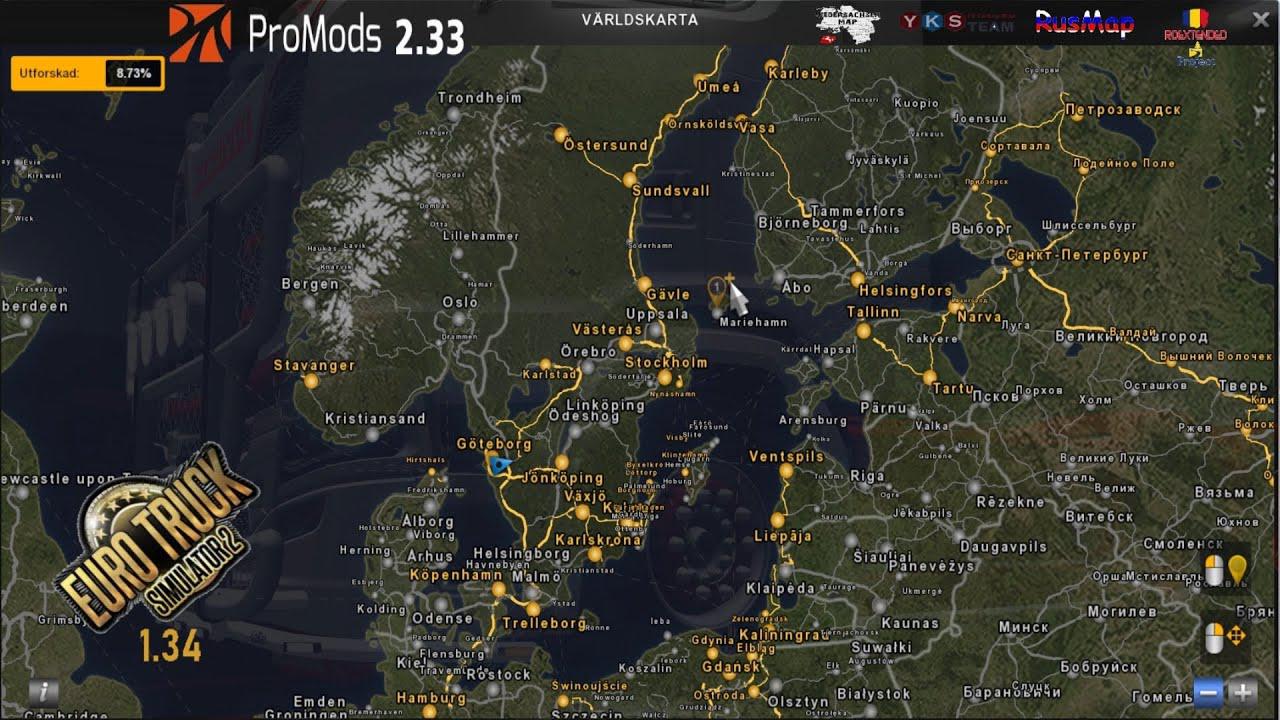The image size is (1280, 720).
Task: Click the ROExtended Project logo
Action: point(1197,33)
